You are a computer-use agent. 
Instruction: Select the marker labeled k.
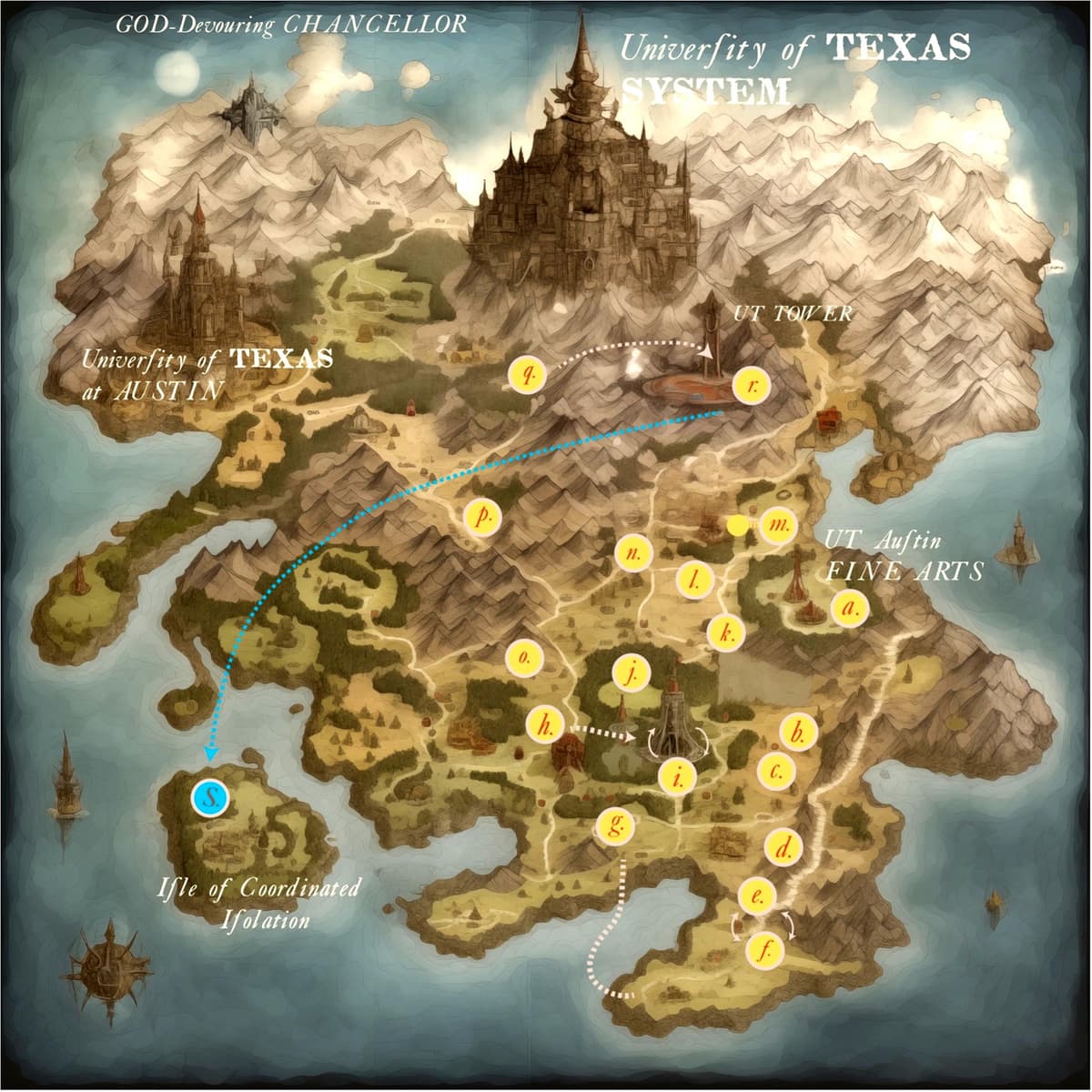(x=725, y=632)
